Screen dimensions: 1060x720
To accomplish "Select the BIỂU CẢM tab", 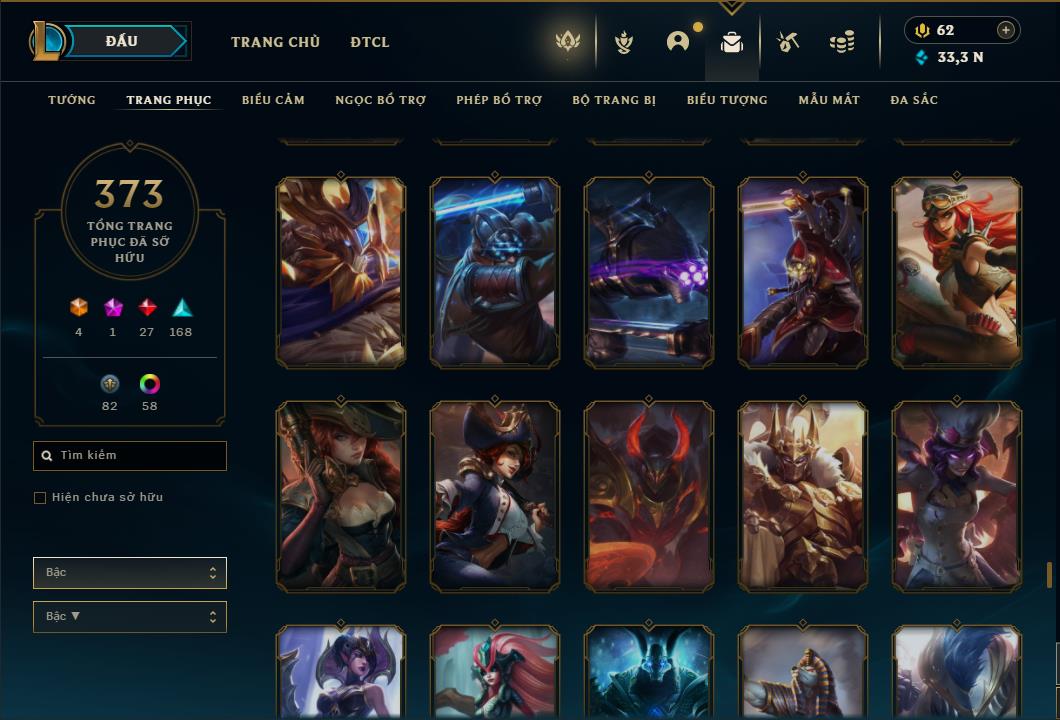I will tap(273, 100).
